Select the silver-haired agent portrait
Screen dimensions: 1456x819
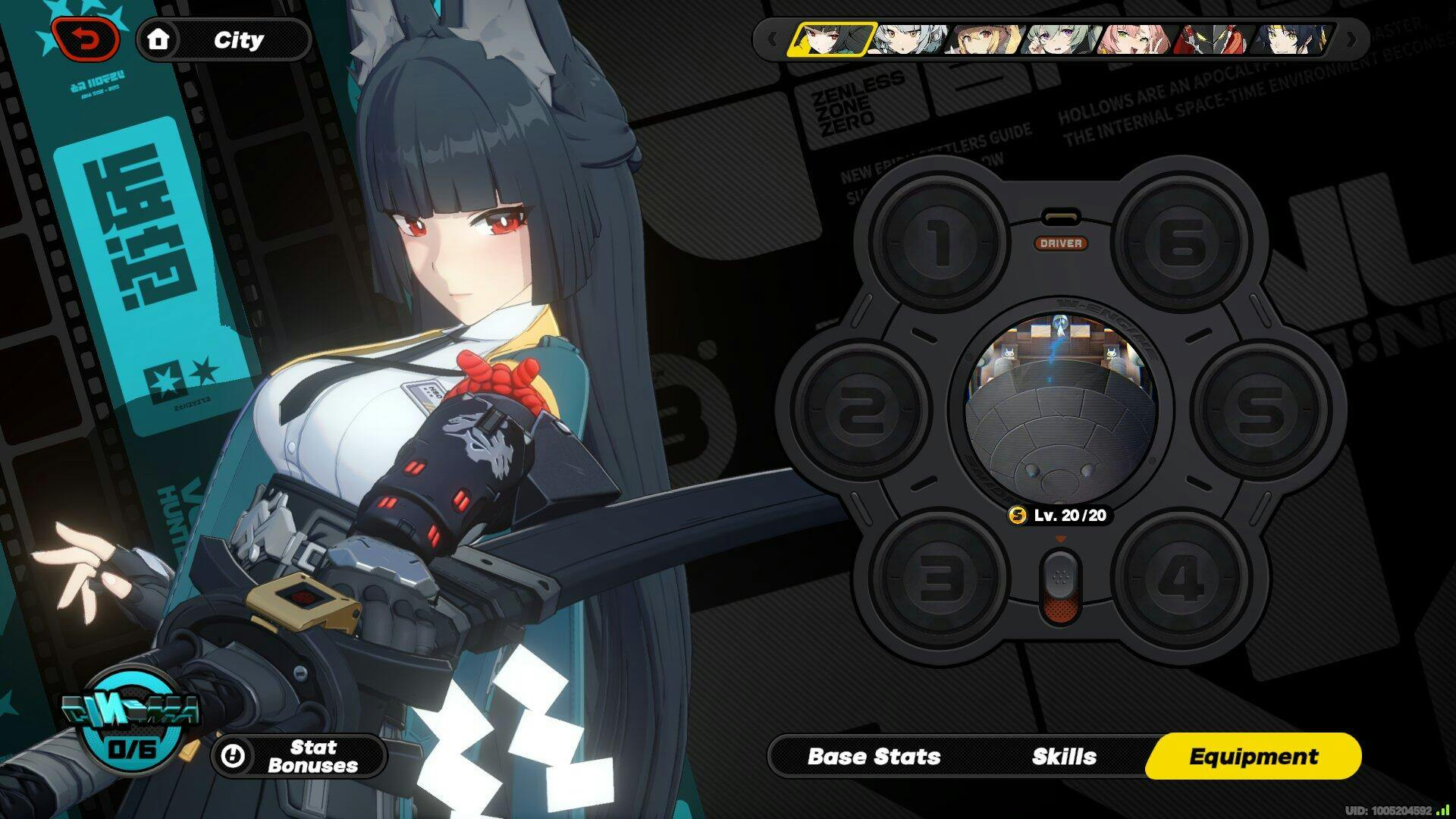[908, 39]
